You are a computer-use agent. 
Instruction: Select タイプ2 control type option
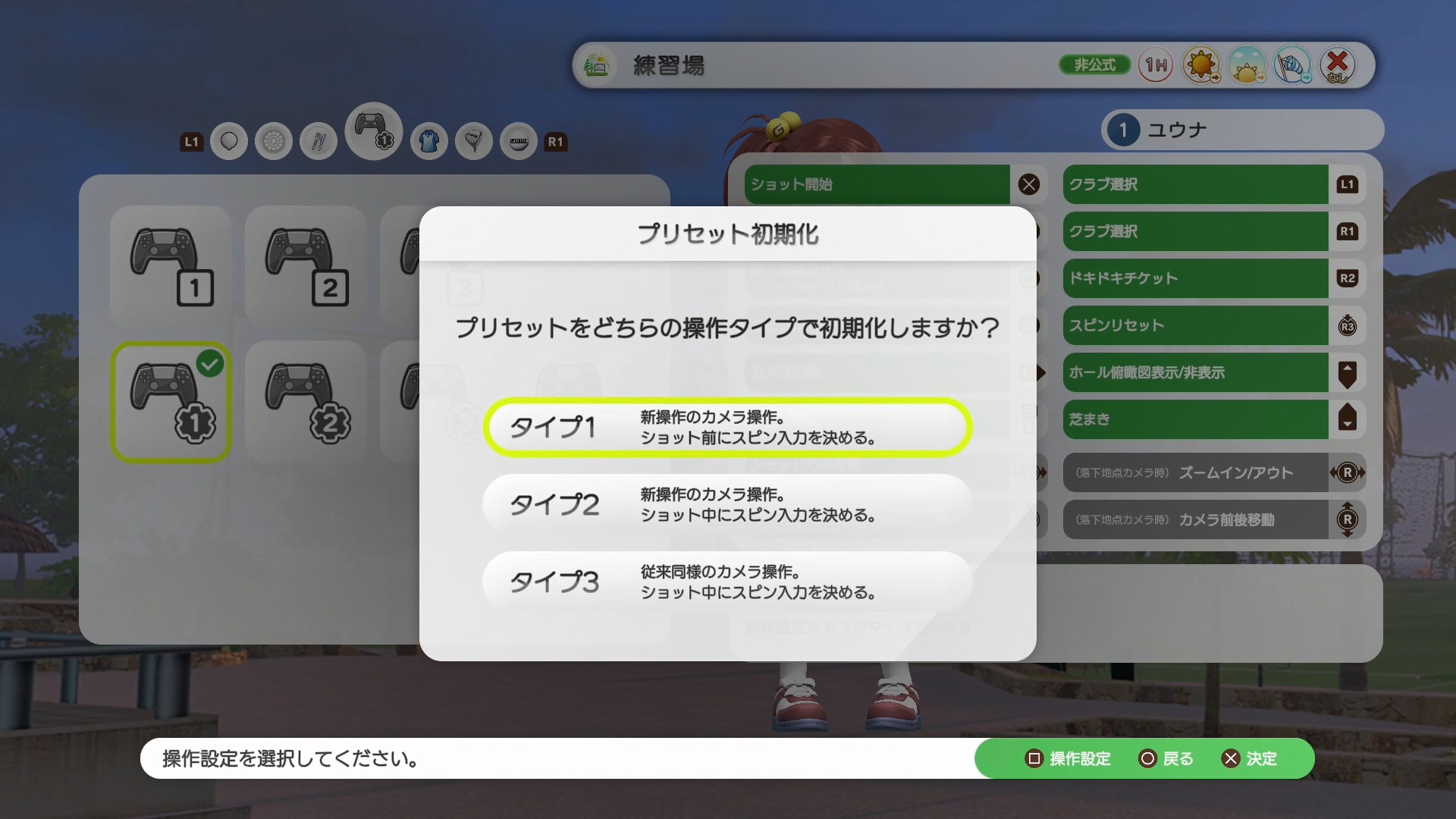[x=726, y=504]
